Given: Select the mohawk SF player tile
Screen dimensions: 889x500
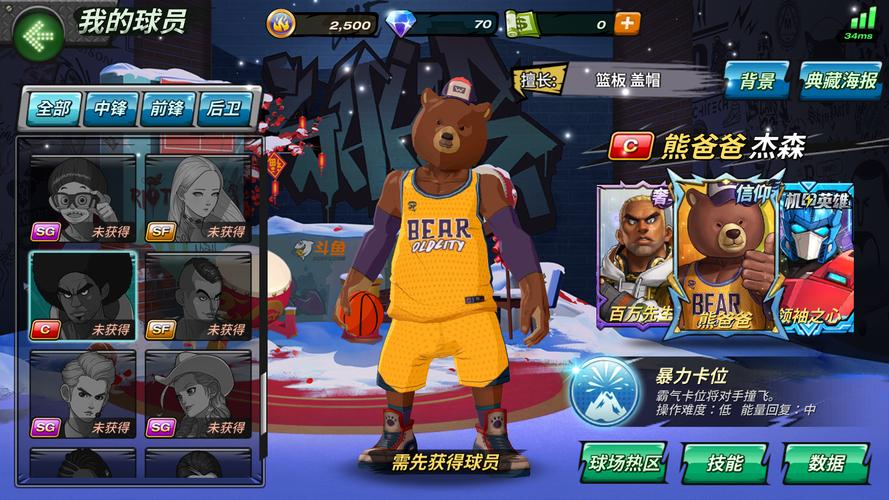Looking at the screenshot, I should [x=198, y=296].
